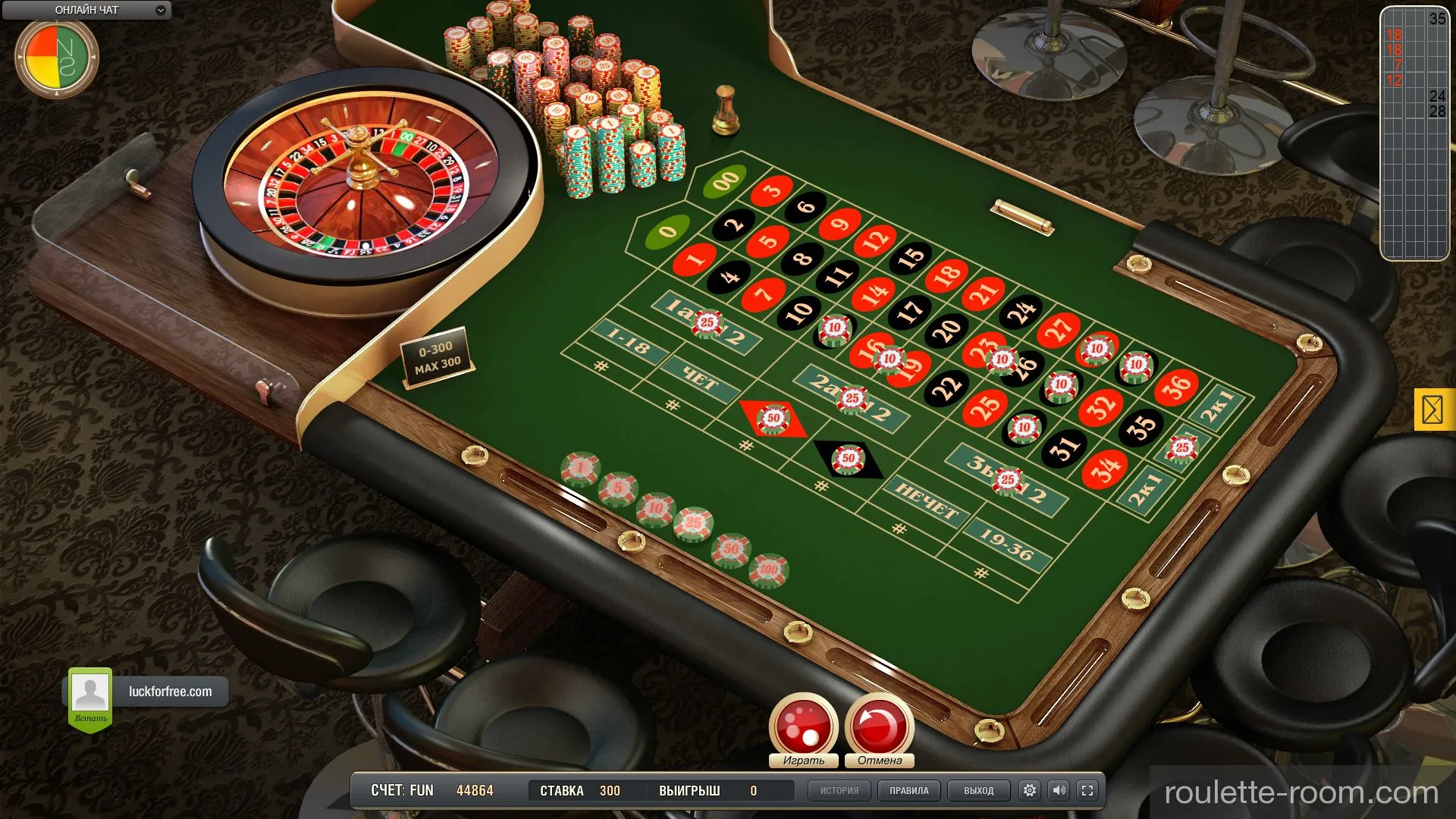Click the yellow side panel icon
This screenshot has height=819, width=1456.
click(1432, 410)
